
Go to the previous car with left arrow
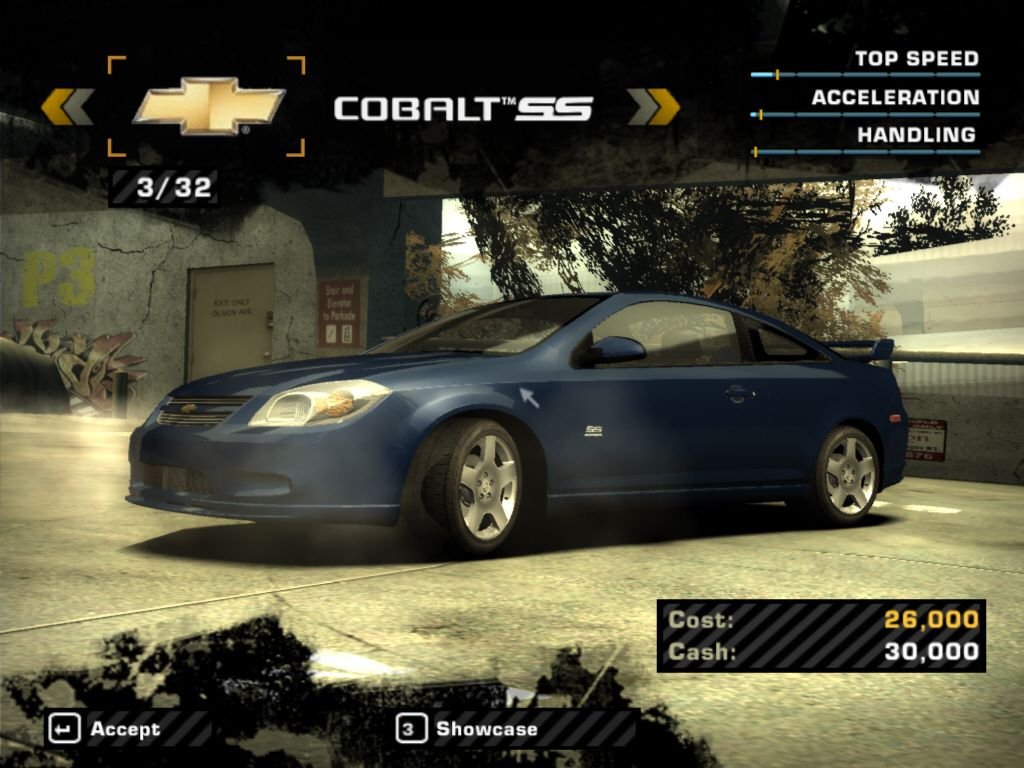click(x=67, y=107)
